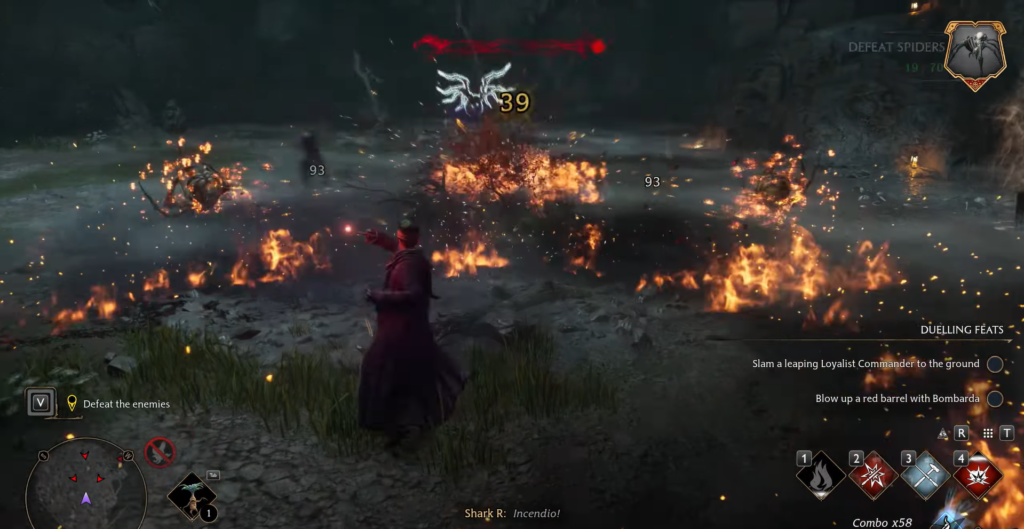
Task: Click the red barrel Bombarda feat circle
Action: click(994, 398)
